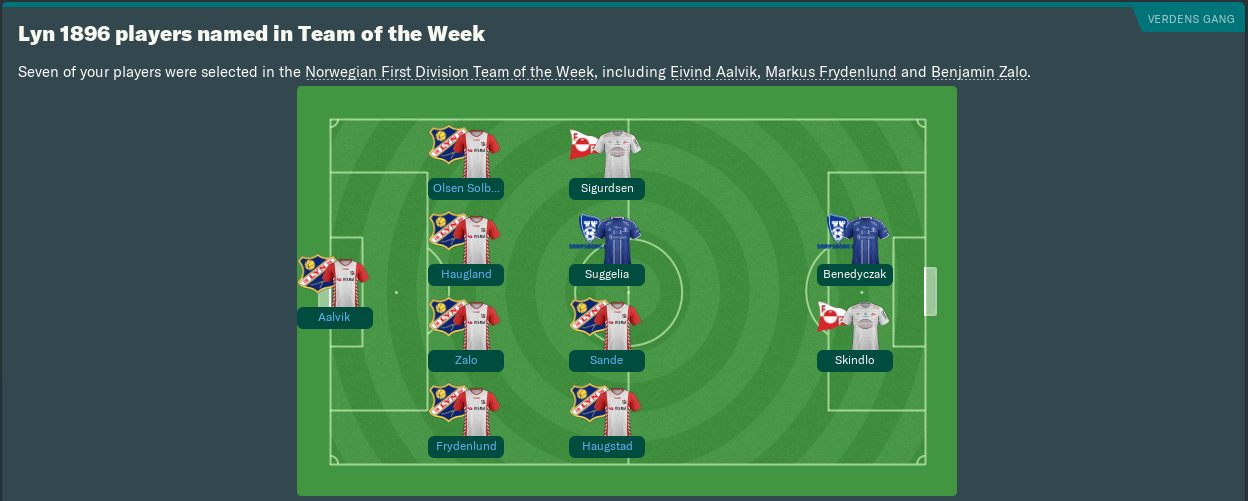
Task: Open the Benjamin Zalo link in the news text
Action: [978, 72]
